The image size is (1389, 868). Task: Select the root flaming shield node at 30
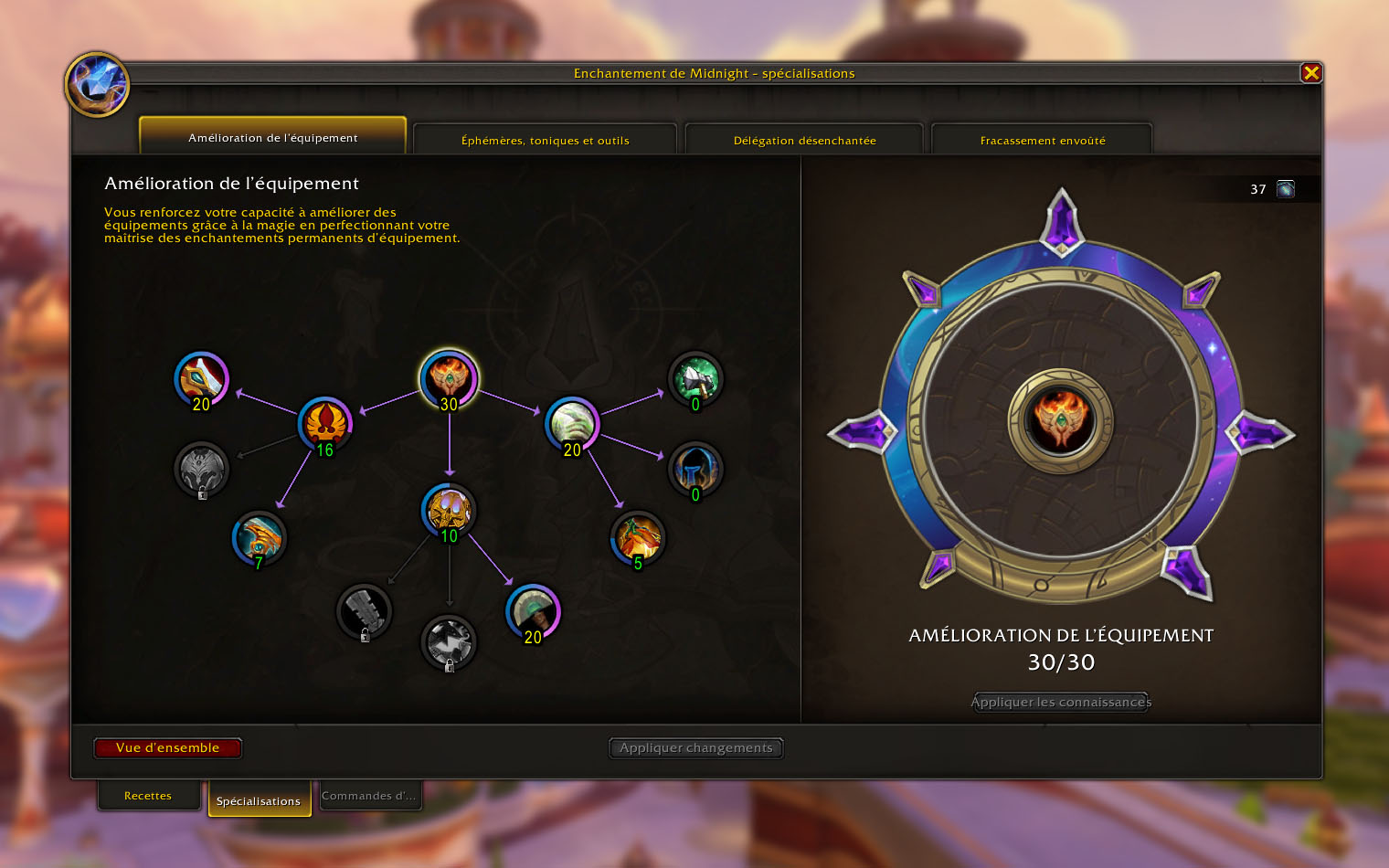tap(449, 377)
